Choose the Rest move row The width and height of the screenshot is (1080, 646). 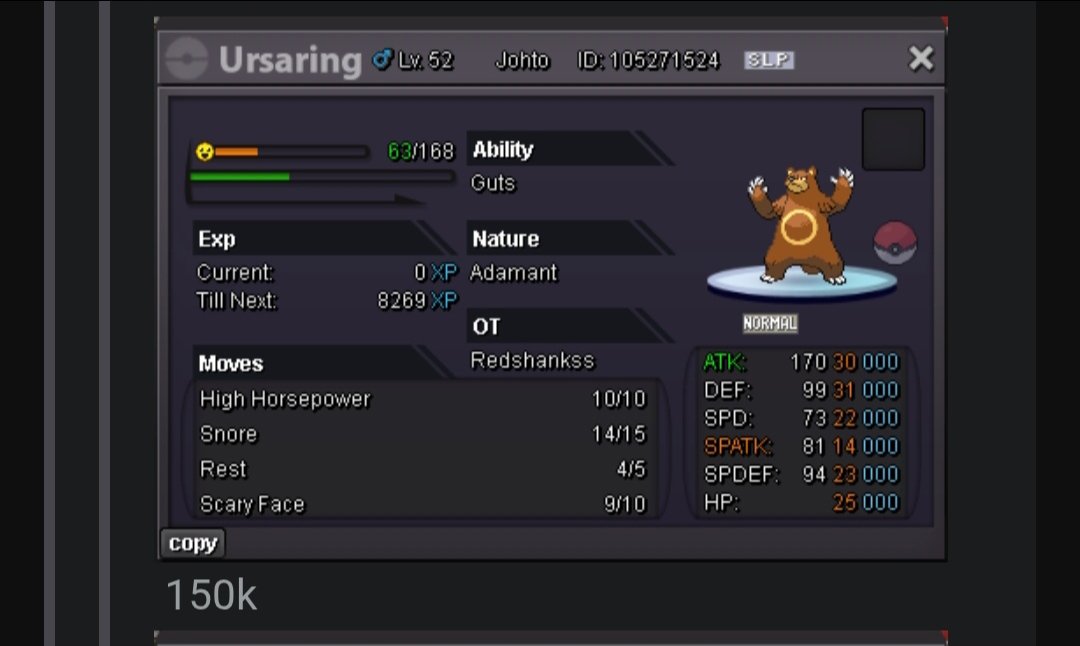pos(422,469)
